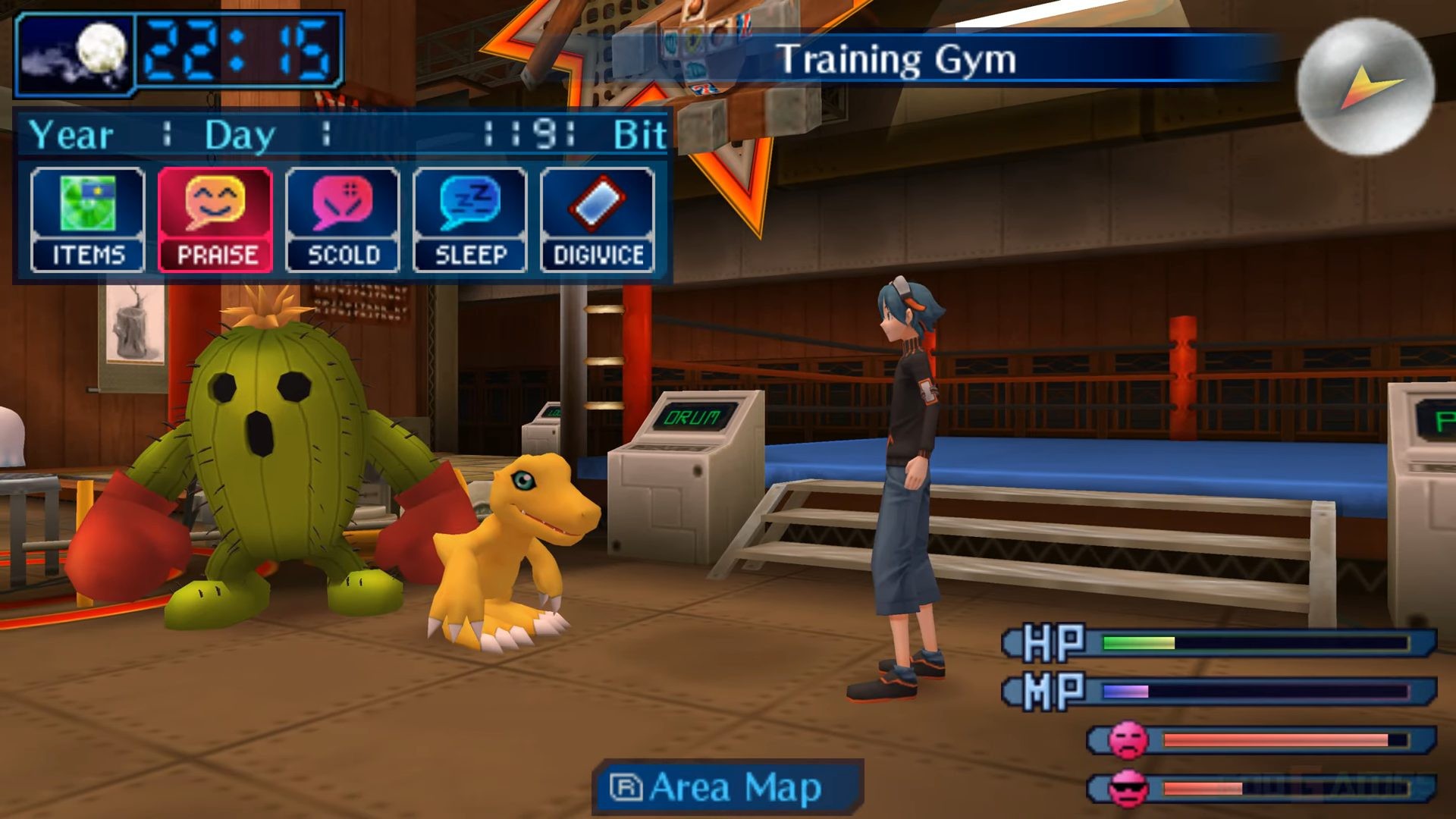Open the Digivice menu
This screenshot has height=819, width=1456.
pos(598,220)
